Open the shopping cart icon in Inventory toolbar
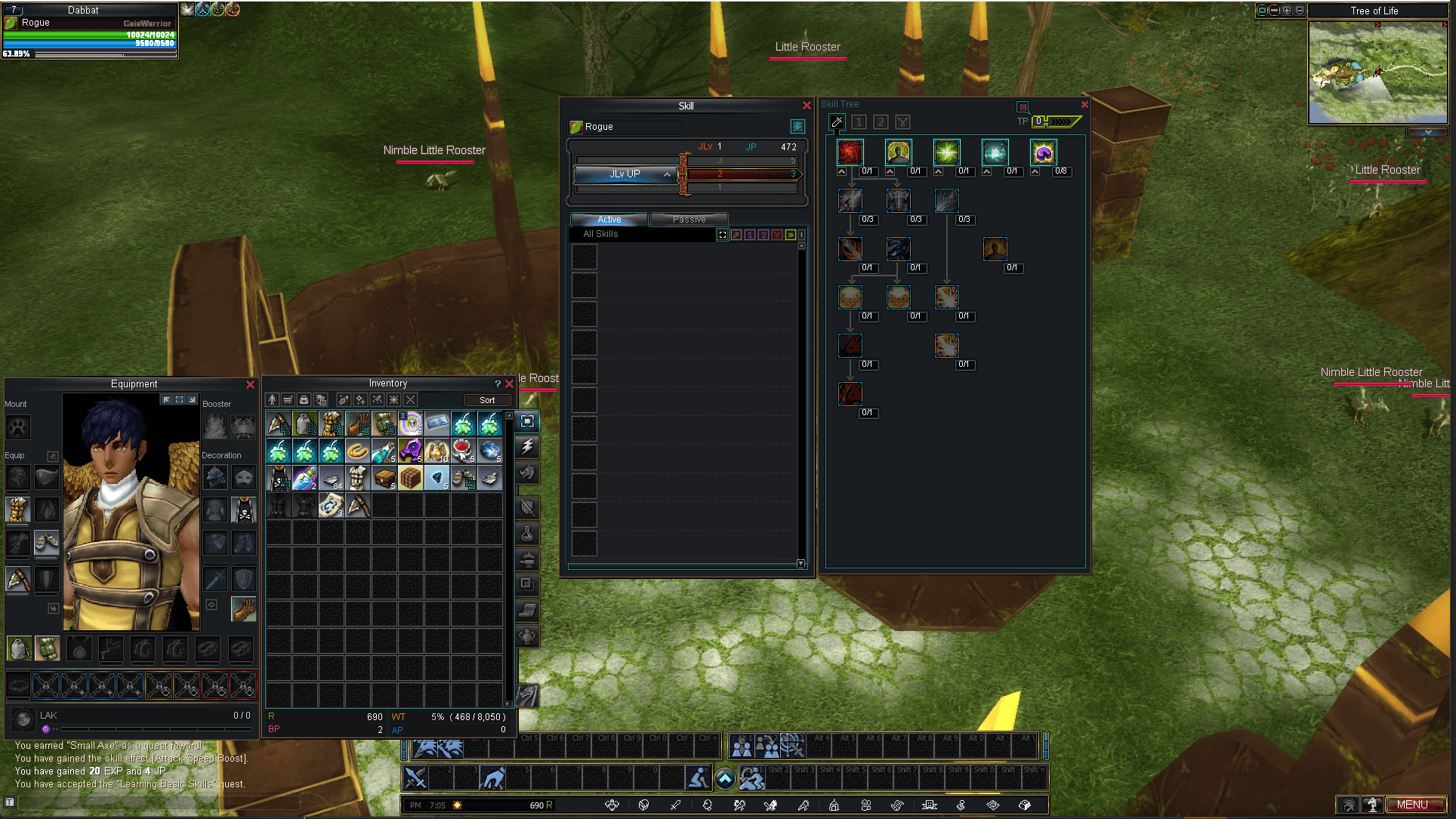 287,400
